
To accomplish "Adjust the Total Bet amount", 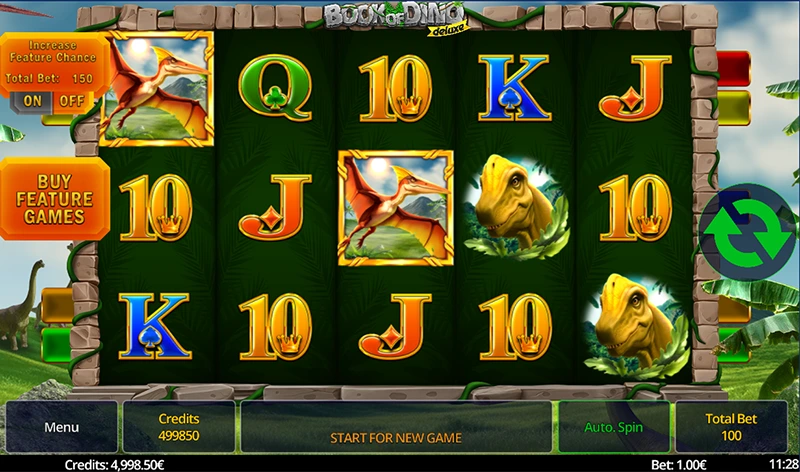I will (729, 427).
